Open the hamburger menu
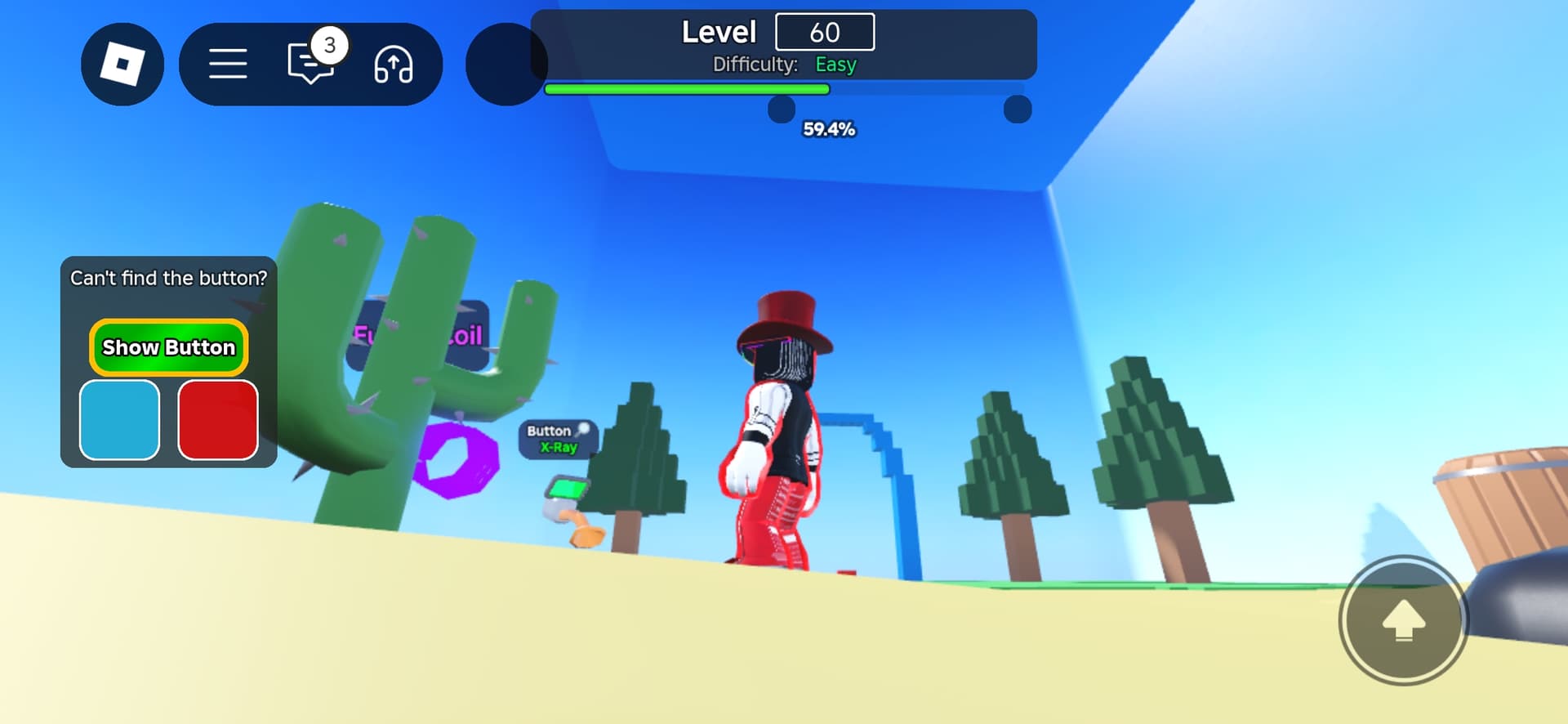The image size is (1568, 724). click(228, 64)
